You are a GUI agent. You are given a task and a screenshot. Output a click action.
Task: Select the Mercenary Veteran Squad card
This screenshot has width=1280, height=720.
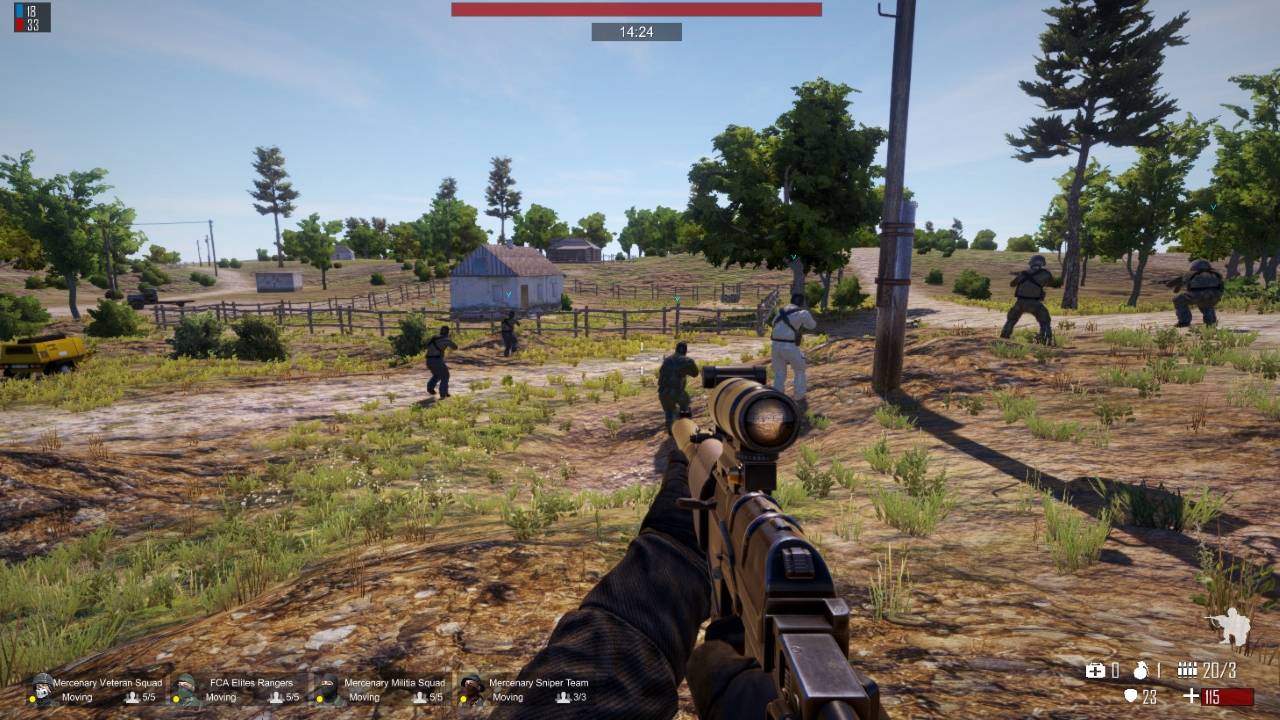(95, 690)
